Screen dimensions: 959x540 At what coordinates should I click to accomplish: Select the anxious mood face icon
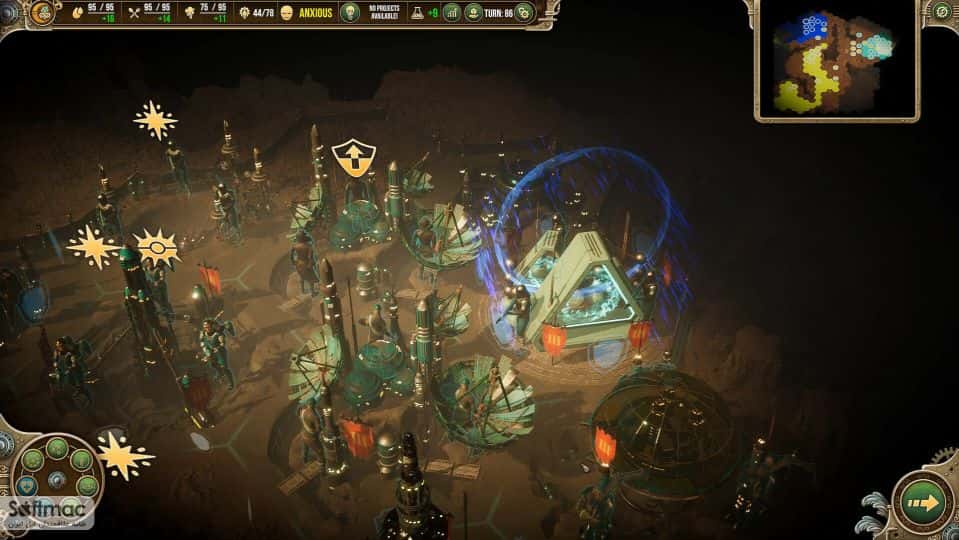(287, 13)
